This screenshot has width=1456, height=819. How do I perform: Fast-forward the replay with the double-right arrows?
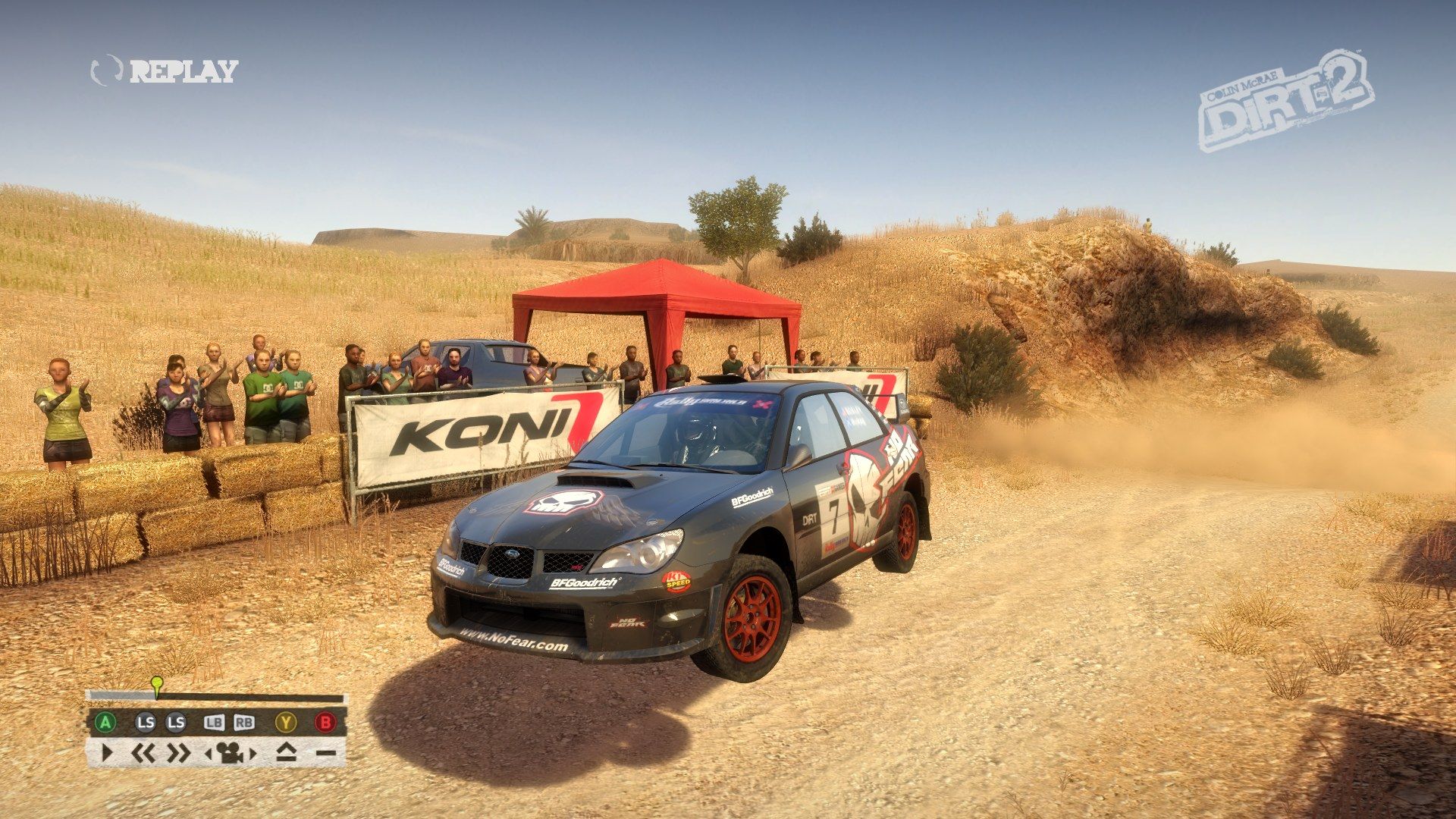(x=178, y=753)
